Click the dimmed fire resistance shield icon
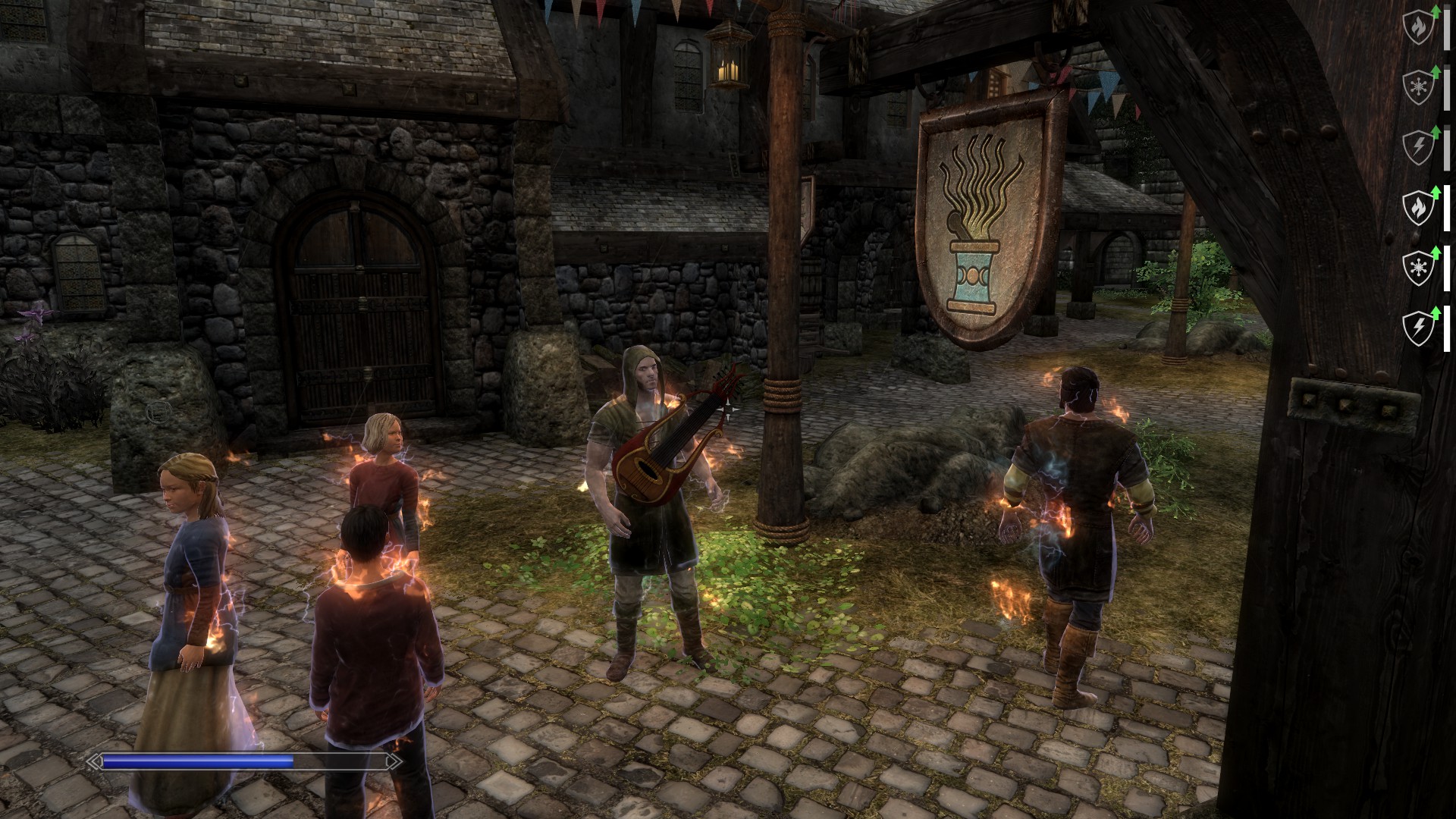1456x819 pixels. tap(1418, 28)
